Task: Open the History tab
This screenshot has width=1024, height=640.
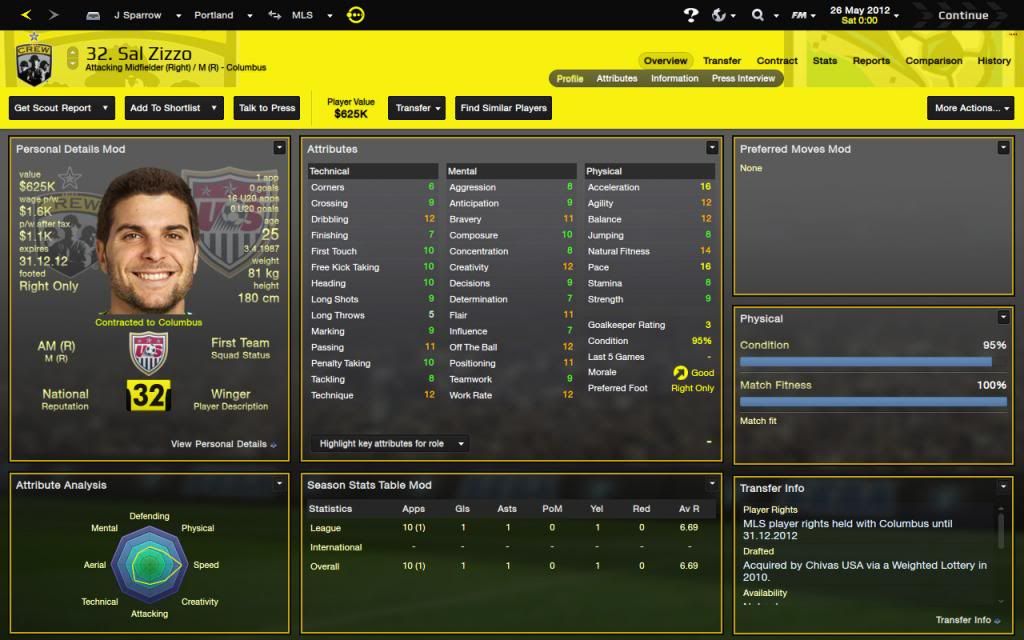Action: (993, 61)
